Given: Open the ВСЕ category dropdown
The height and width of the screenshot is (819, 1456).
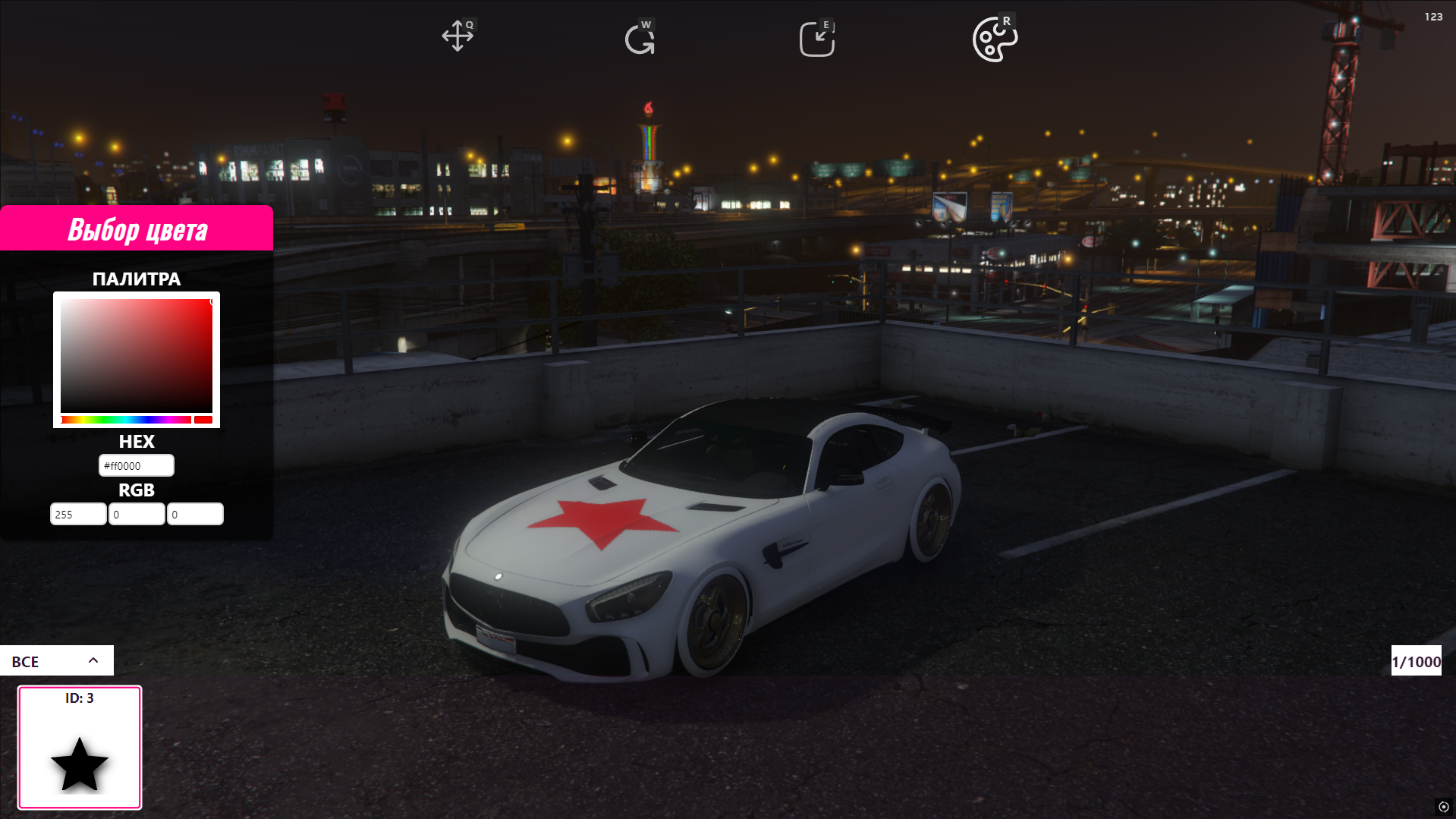Looking at the screenshot, I should click(x=57, y=661).
